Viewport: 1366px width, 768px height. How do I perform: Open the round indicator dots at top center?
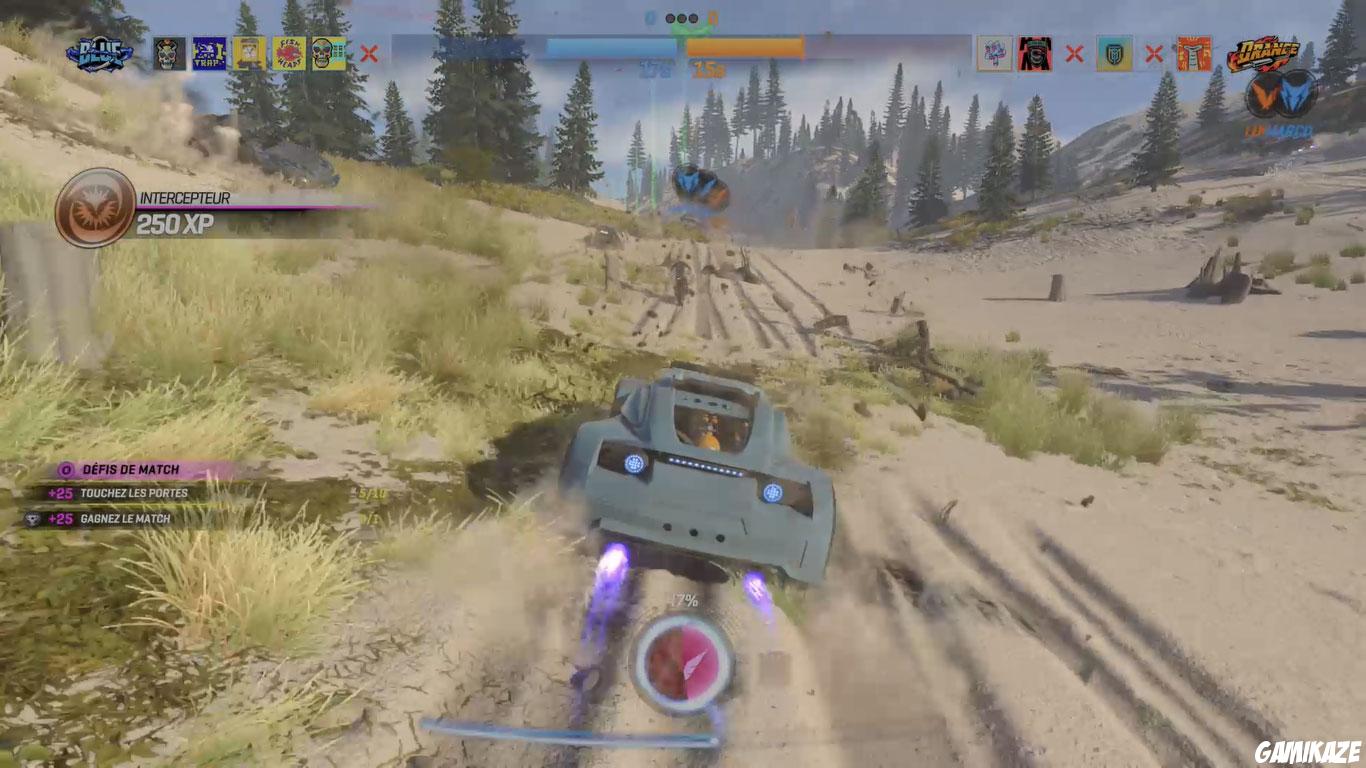(683, 18)
